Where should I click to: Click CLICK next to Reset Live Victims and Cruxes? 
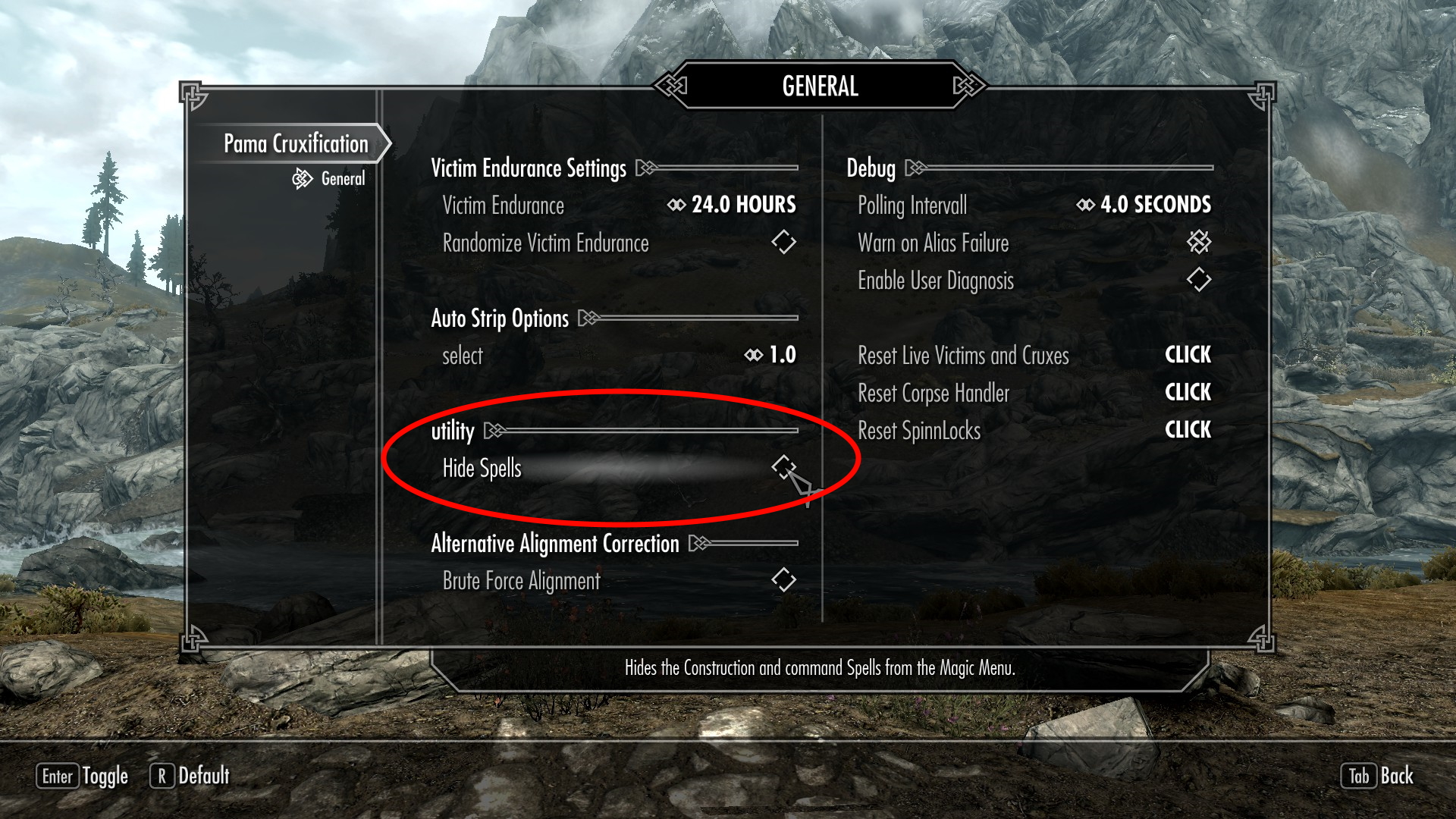(x=1188, y=355)
